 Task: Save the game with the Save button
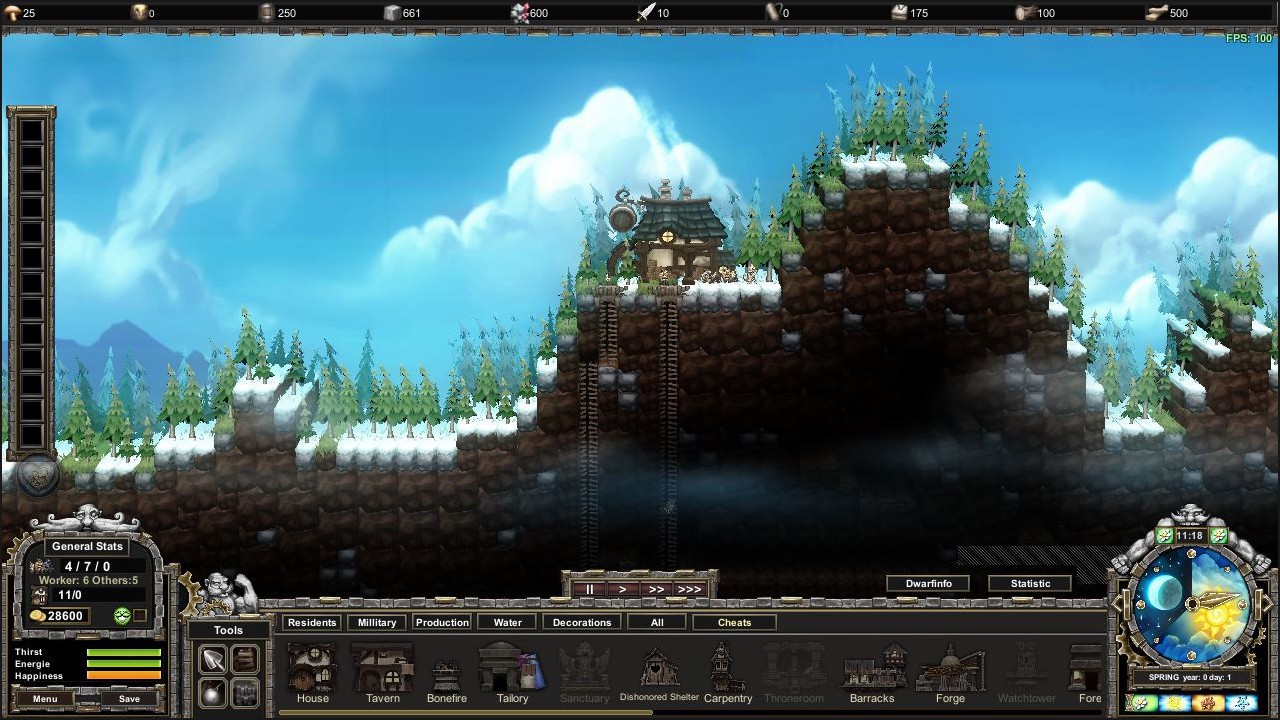[x=128, y=698]
